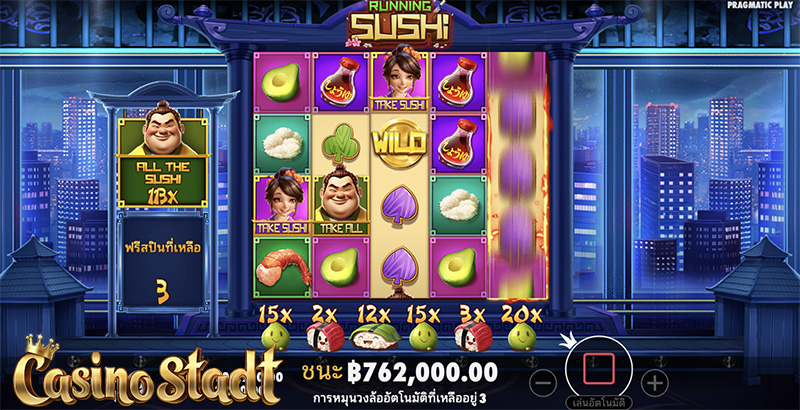Stop the spin with the red square button
Viewport: 800px width, 410px height.
coord(597,365)
